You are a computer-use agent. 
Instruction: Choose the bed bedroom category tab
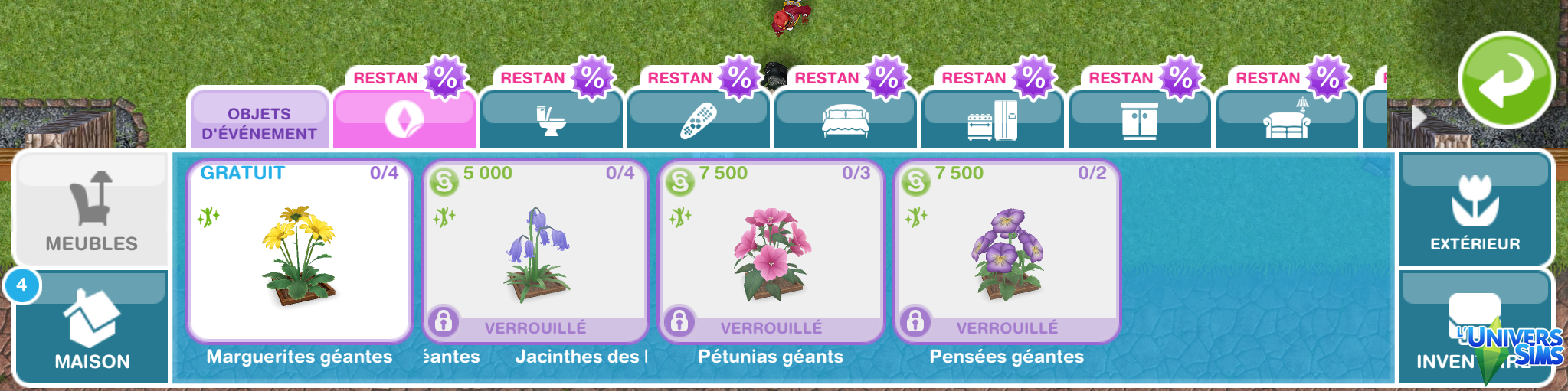tap(845, 120)
